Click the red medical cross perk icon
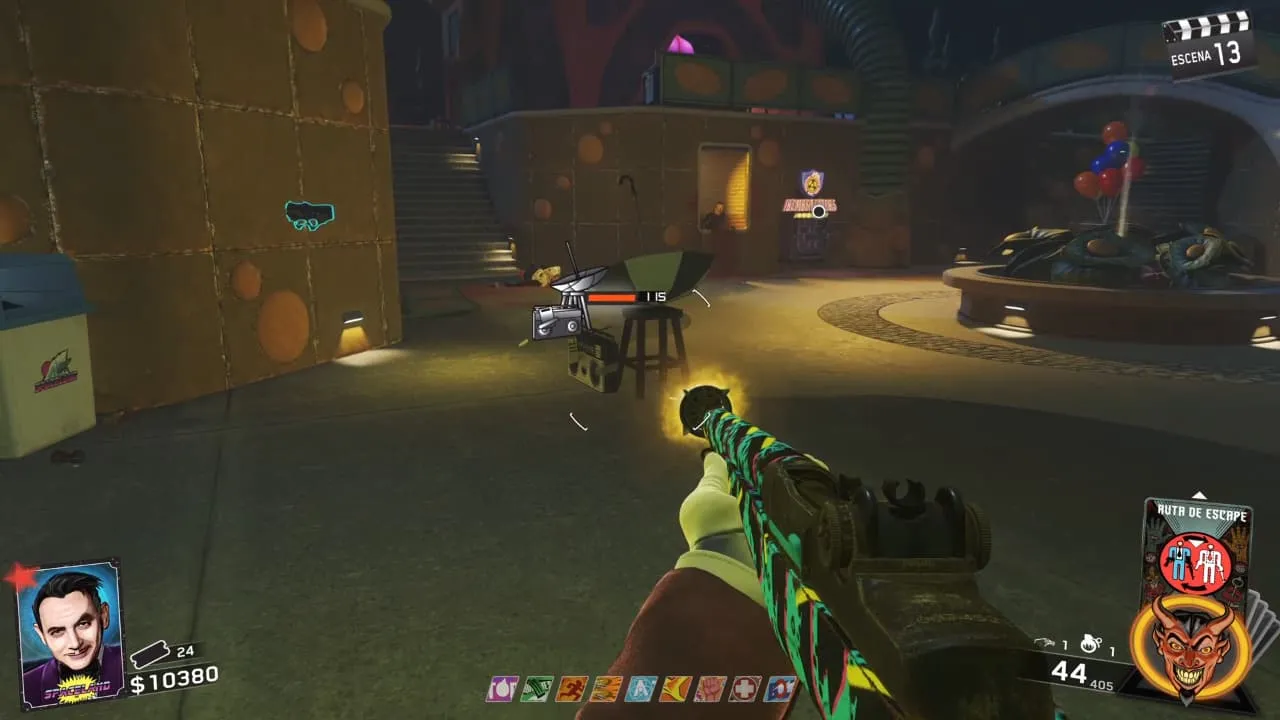 pos(745,689)
